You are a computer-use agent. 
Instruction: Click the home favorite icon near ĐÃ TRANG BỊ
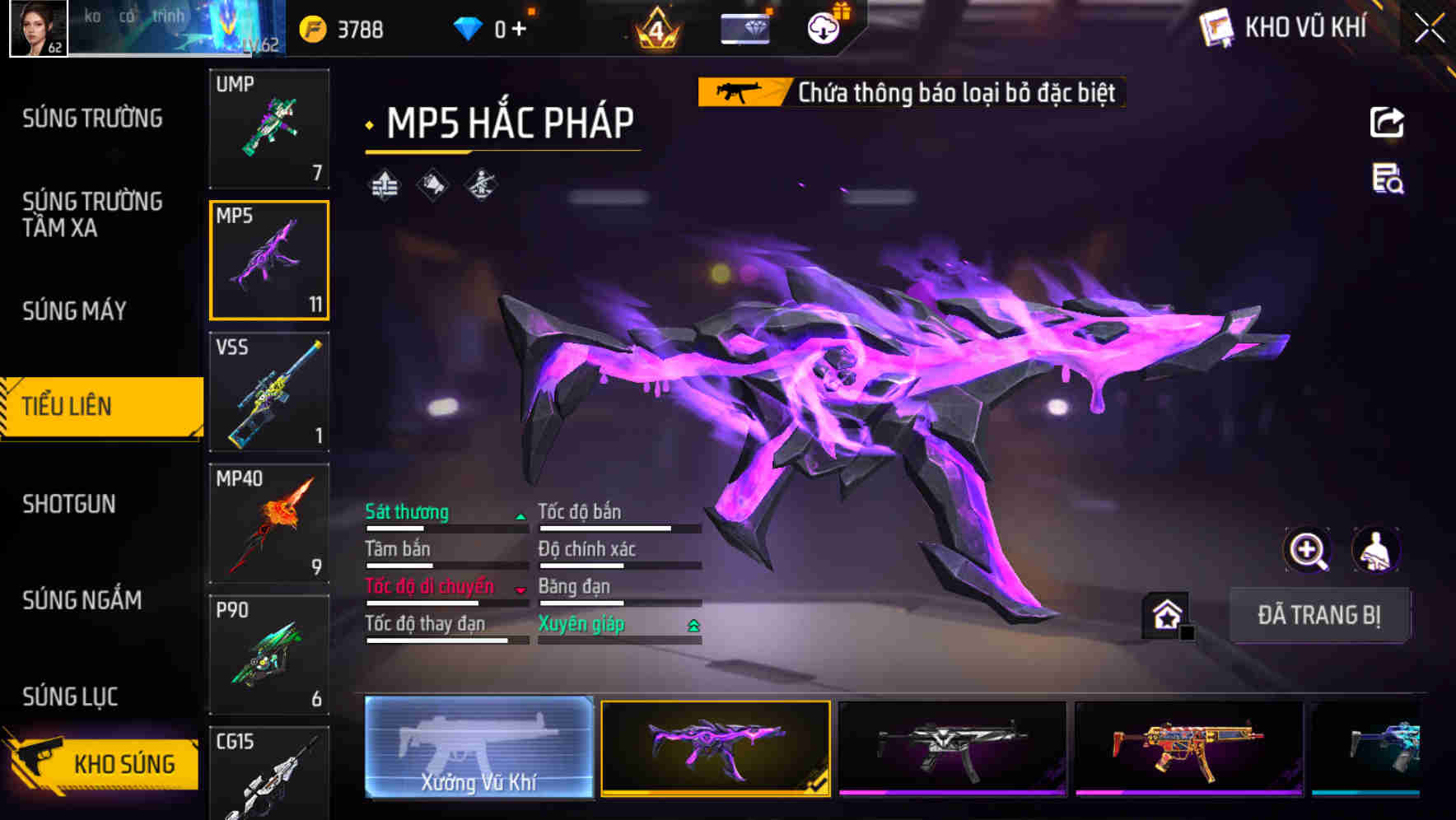click(1164, 614)
